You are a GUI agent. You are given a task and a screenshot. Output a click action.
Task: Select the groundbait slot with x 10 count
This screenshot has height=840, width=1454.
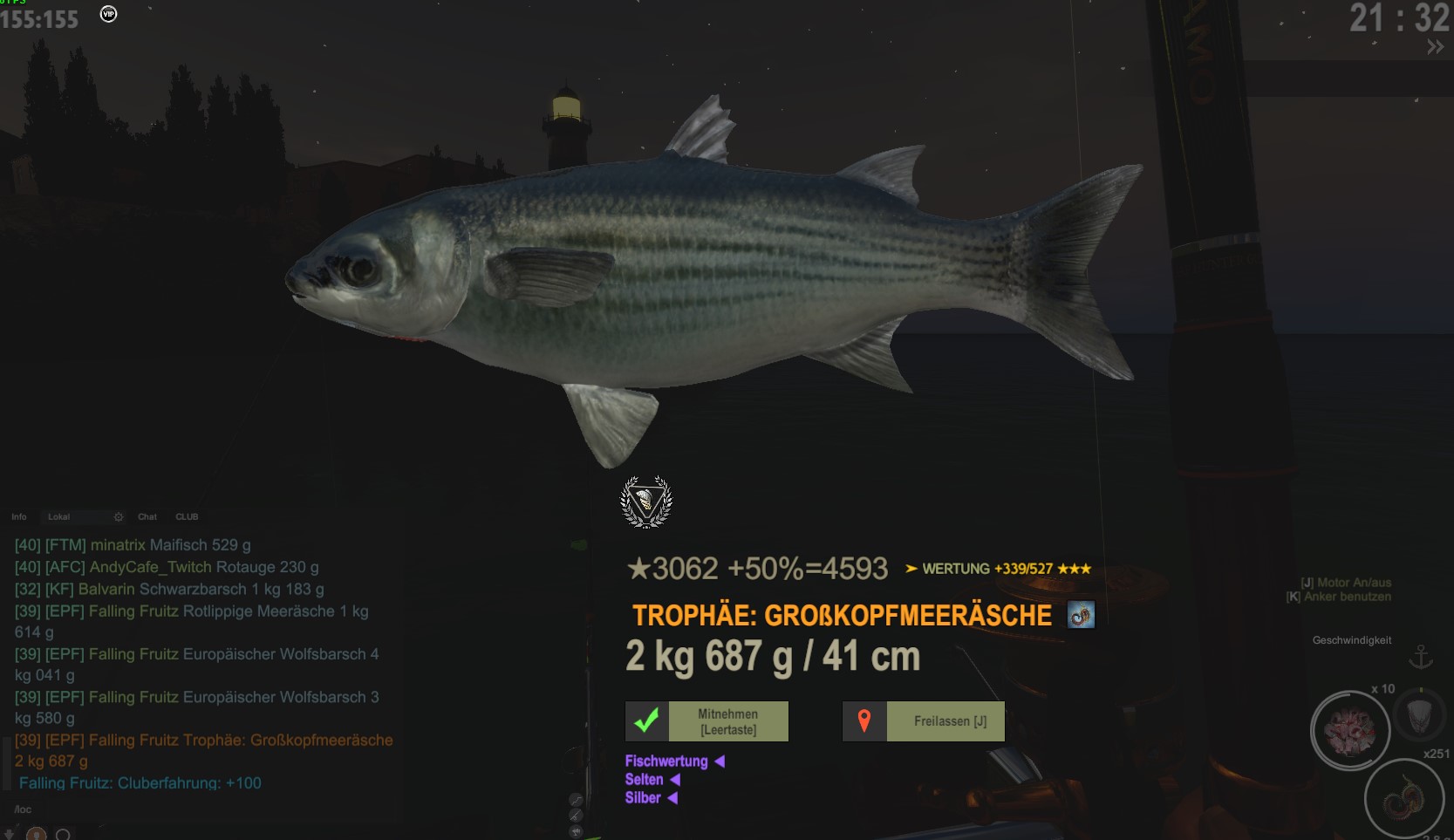click(1350, 730)
